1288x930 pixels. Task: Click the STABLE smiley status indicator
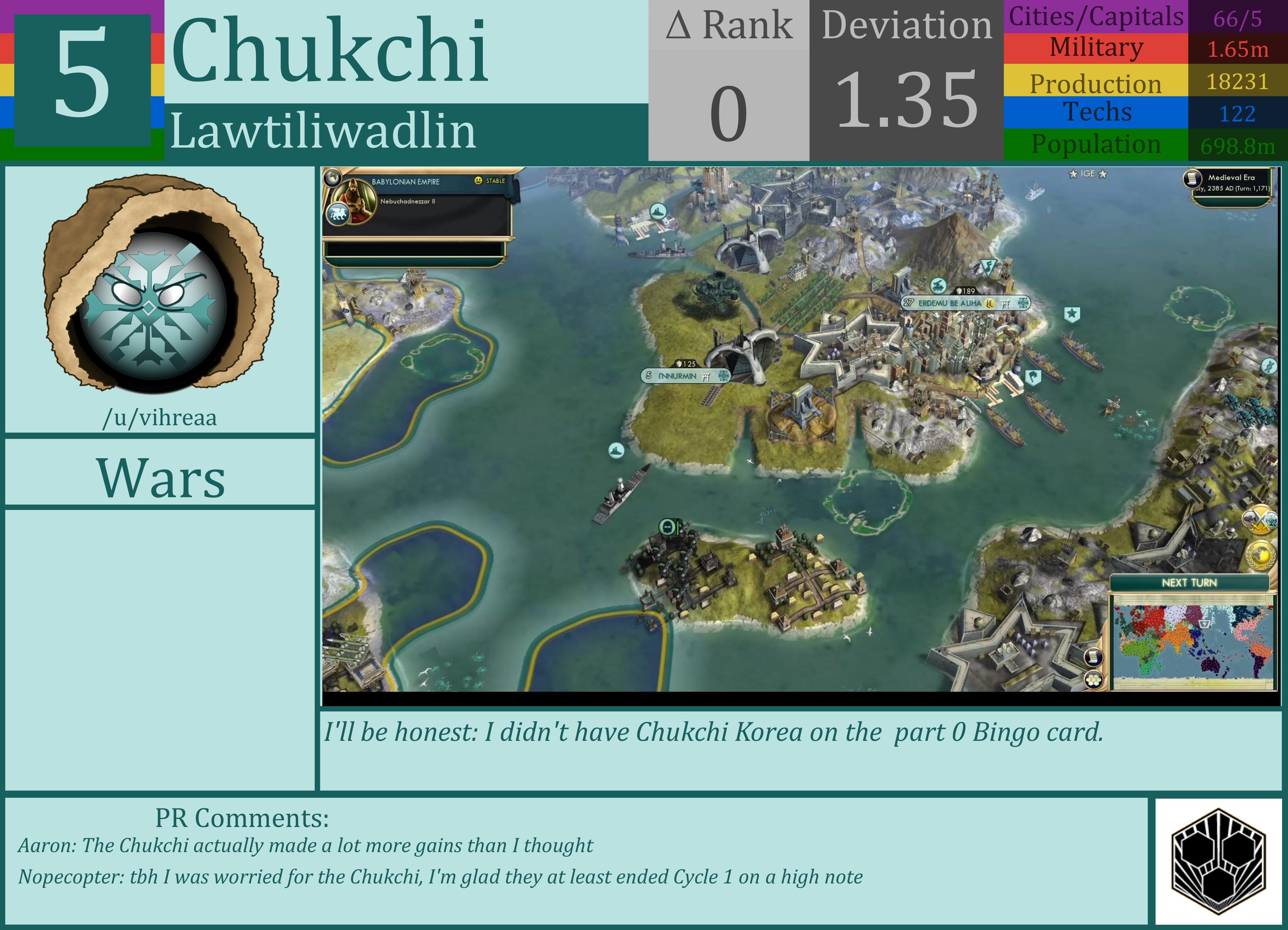[x=479, y=181]
